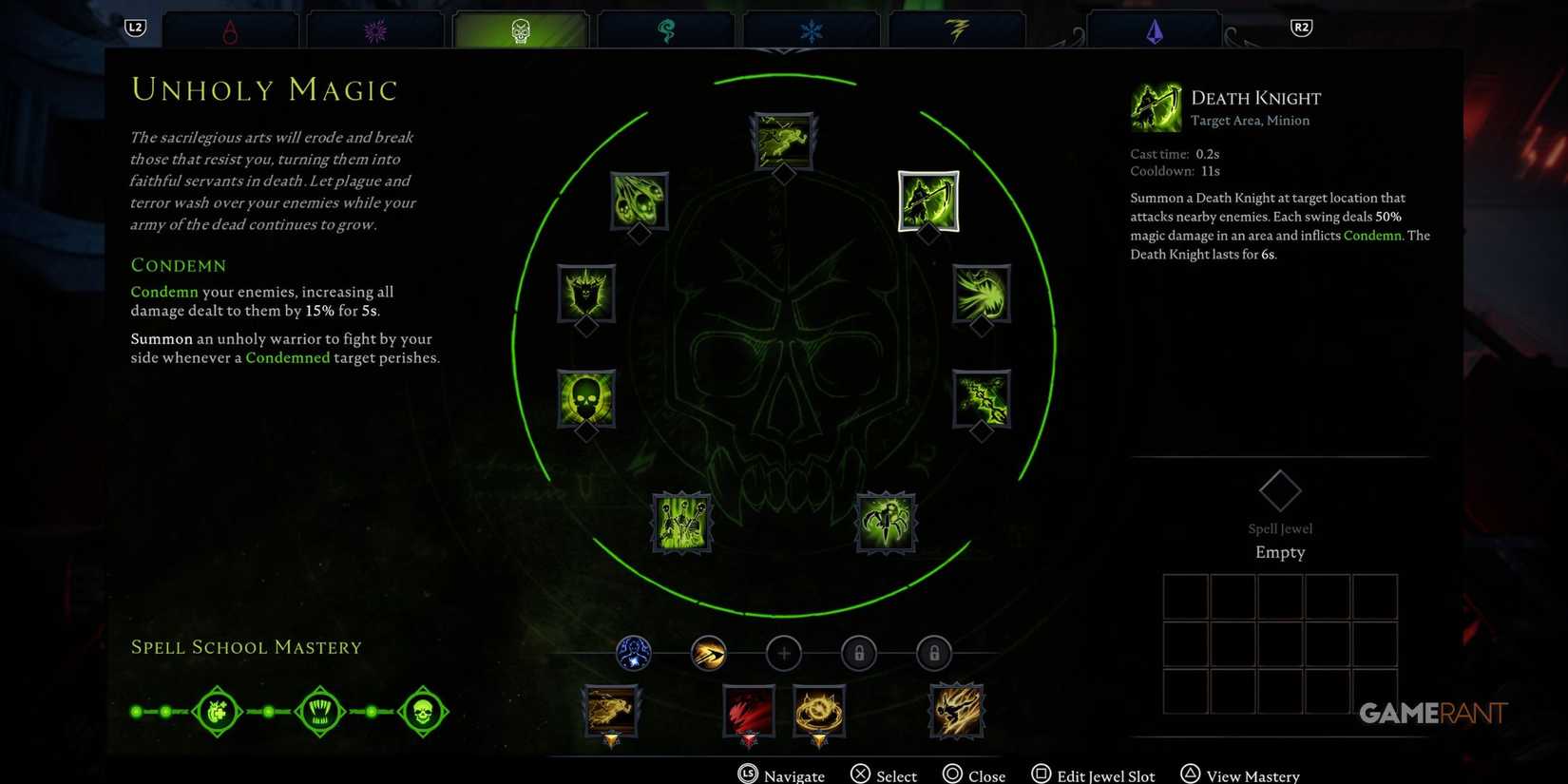Image resolution: width=1568 pixels, height=784 pixels.
Task: Select the Death Knight spell icon
Action: coord(927,201)
